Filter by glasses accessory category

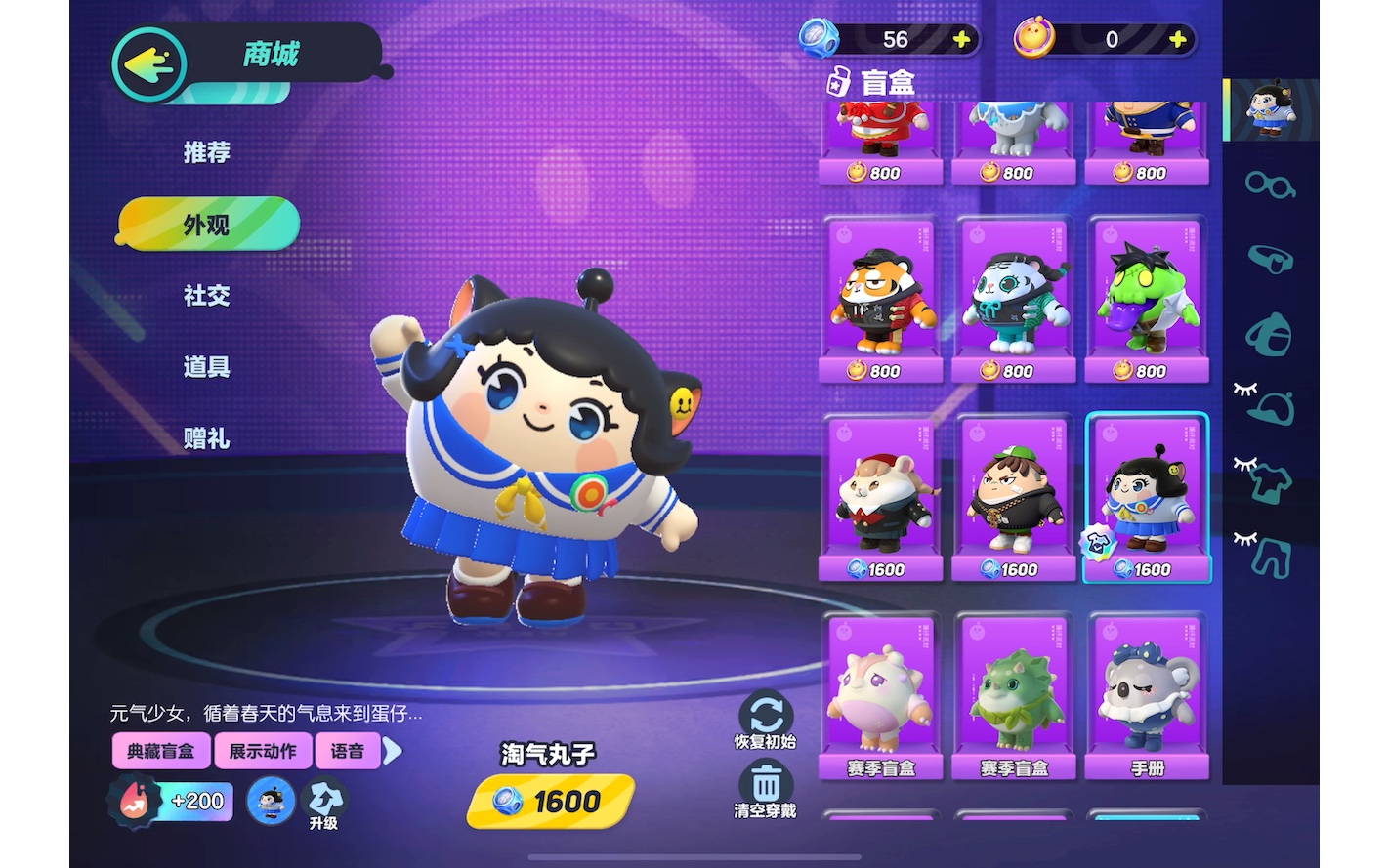click(1270, 184)
